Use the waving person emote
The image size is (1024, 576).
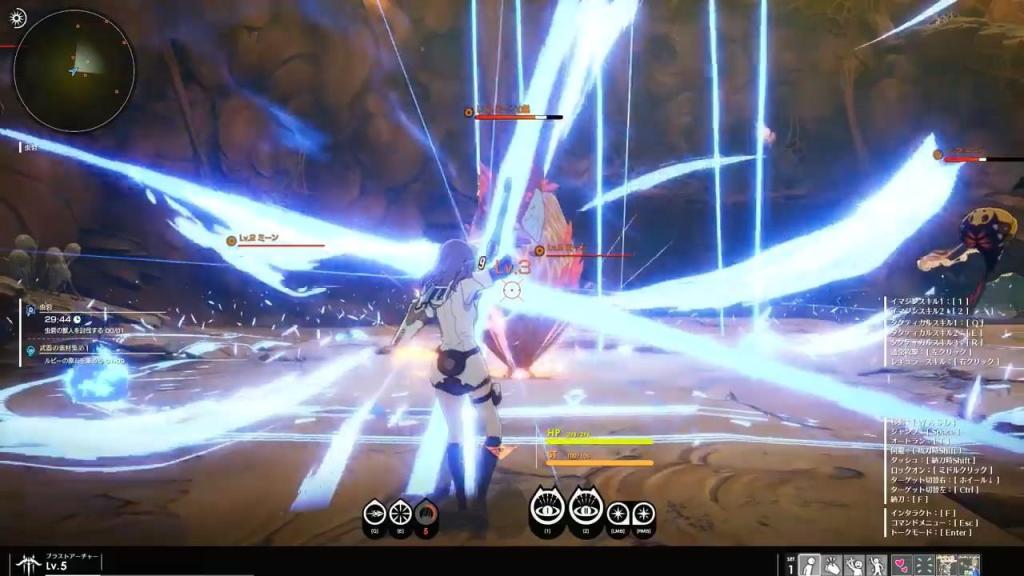(x=855, y=565)
